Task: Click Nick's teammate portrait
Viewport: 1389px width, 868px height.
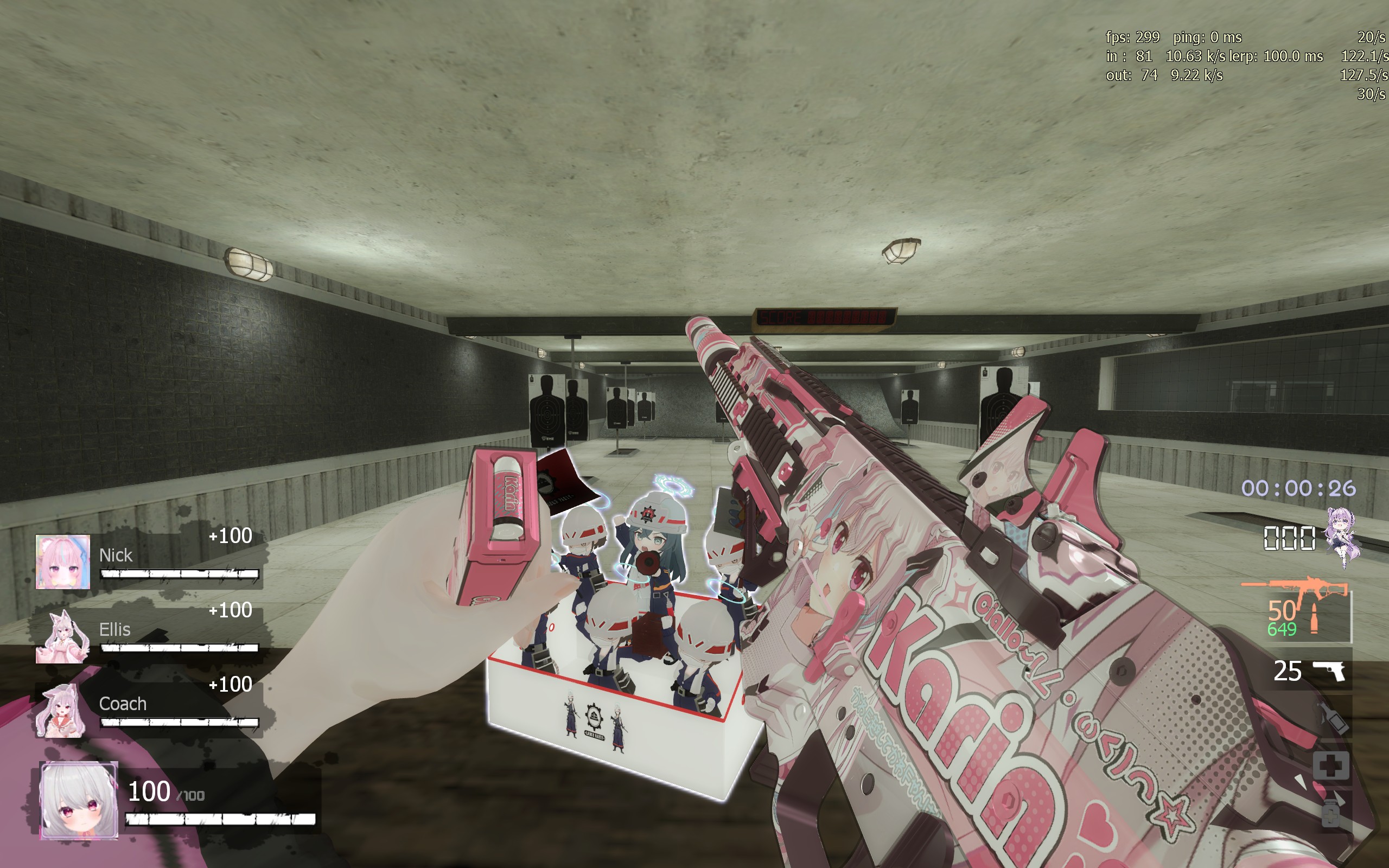Action: tap(62, 561)
